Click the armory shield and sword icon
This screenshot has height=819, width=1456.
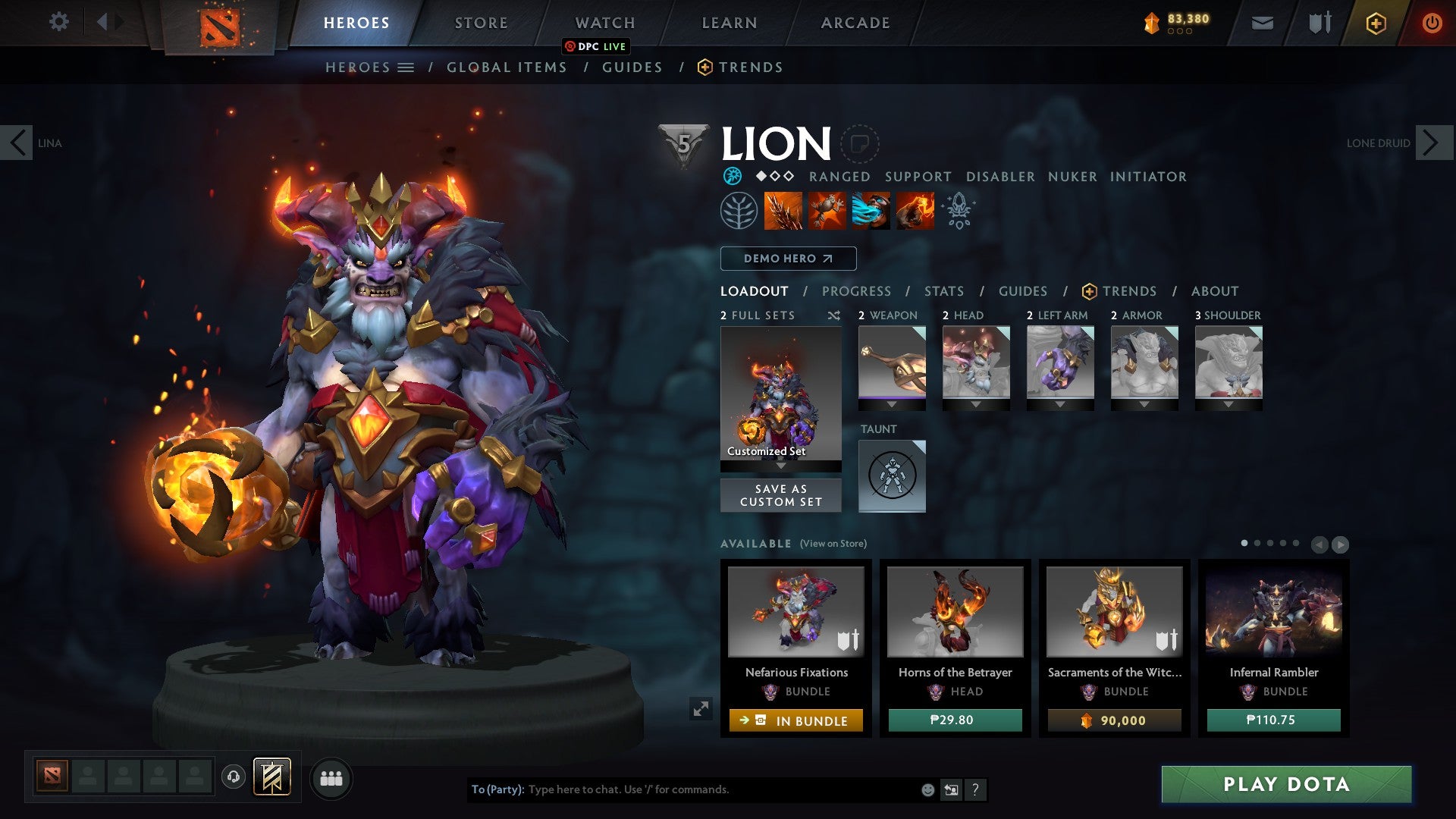coord(1319,23)
